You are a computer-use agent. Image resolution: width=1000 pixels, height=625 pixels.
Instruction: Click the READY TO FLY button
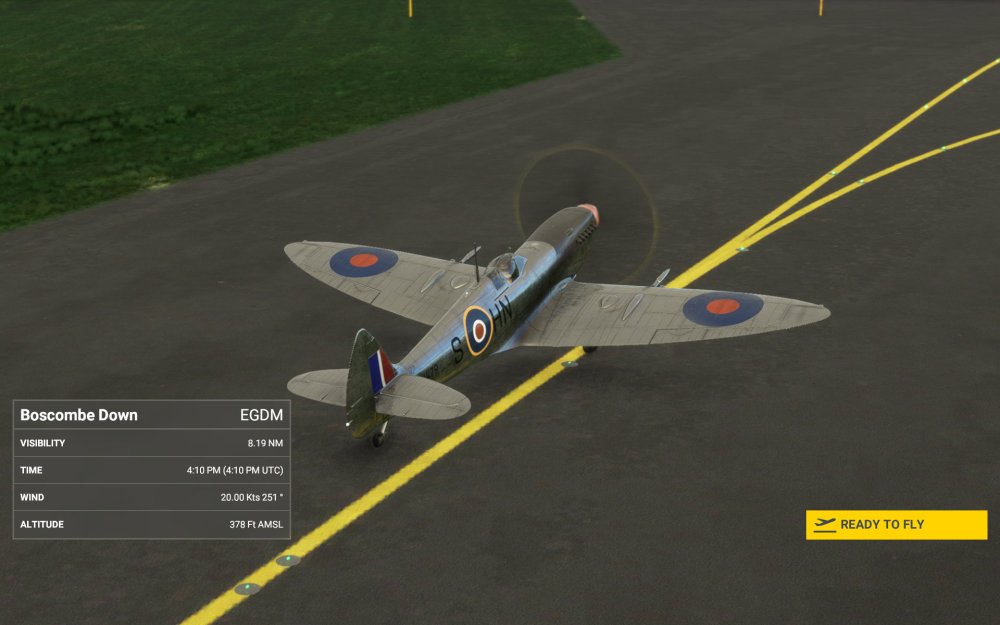896,525
